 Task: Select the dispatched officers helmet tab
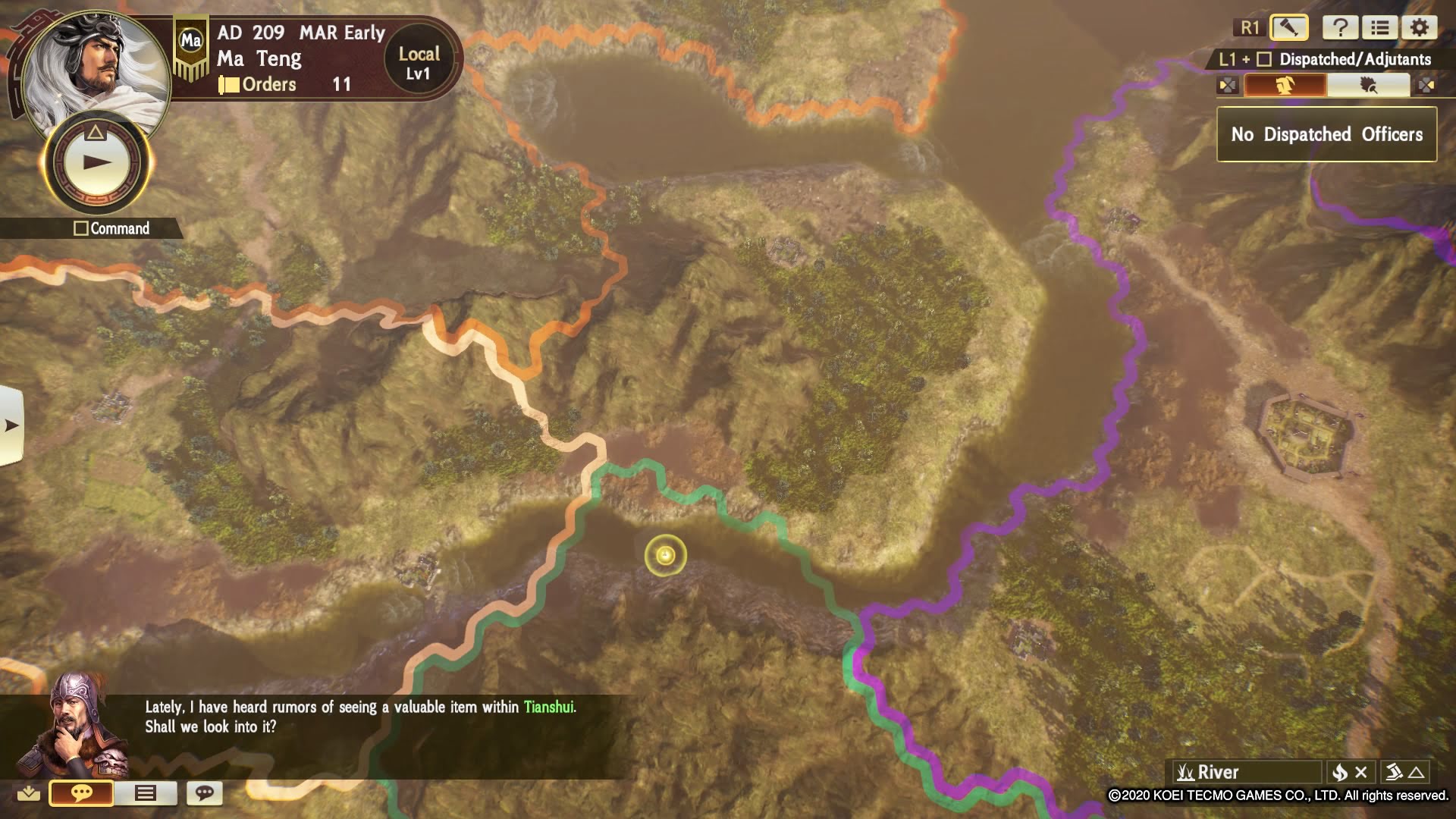point(1285,85)
